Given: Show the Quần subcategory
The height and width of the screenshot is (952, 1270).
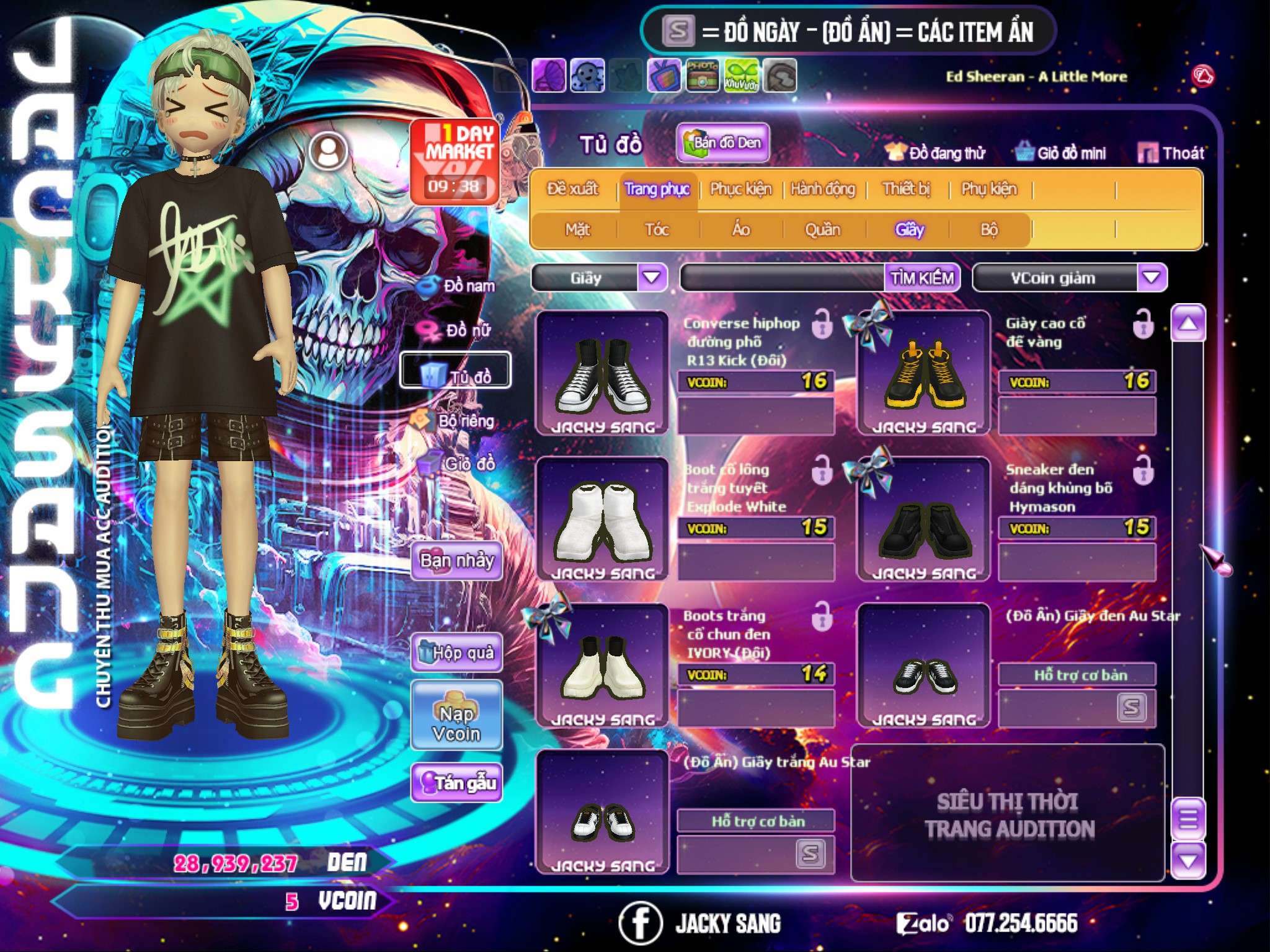Looking at the screenshot, I should pos(822,230).
